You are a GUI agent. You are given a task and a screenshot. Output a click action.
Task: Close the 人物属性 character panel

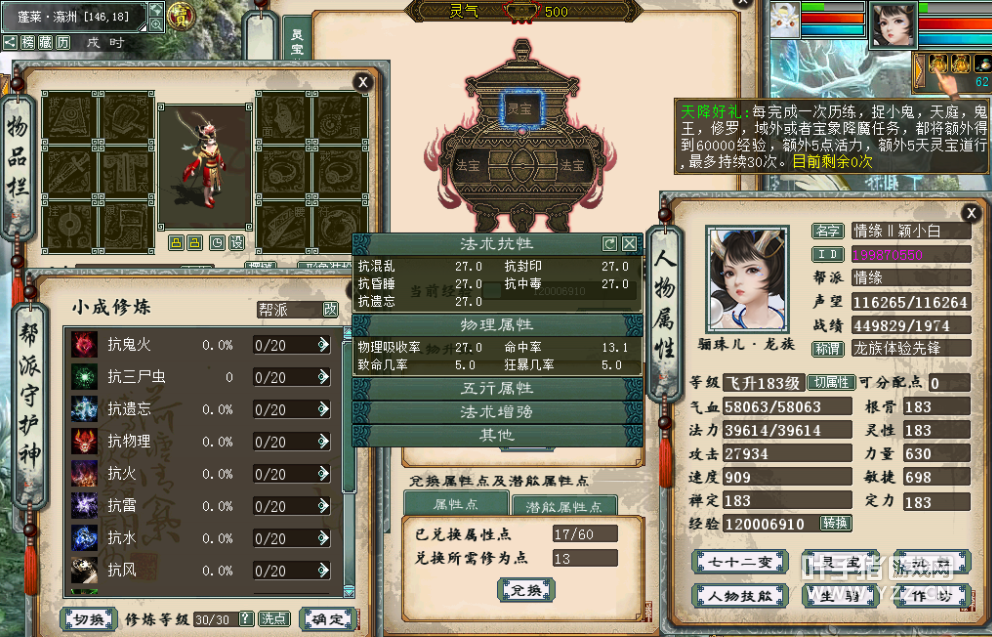970,212
